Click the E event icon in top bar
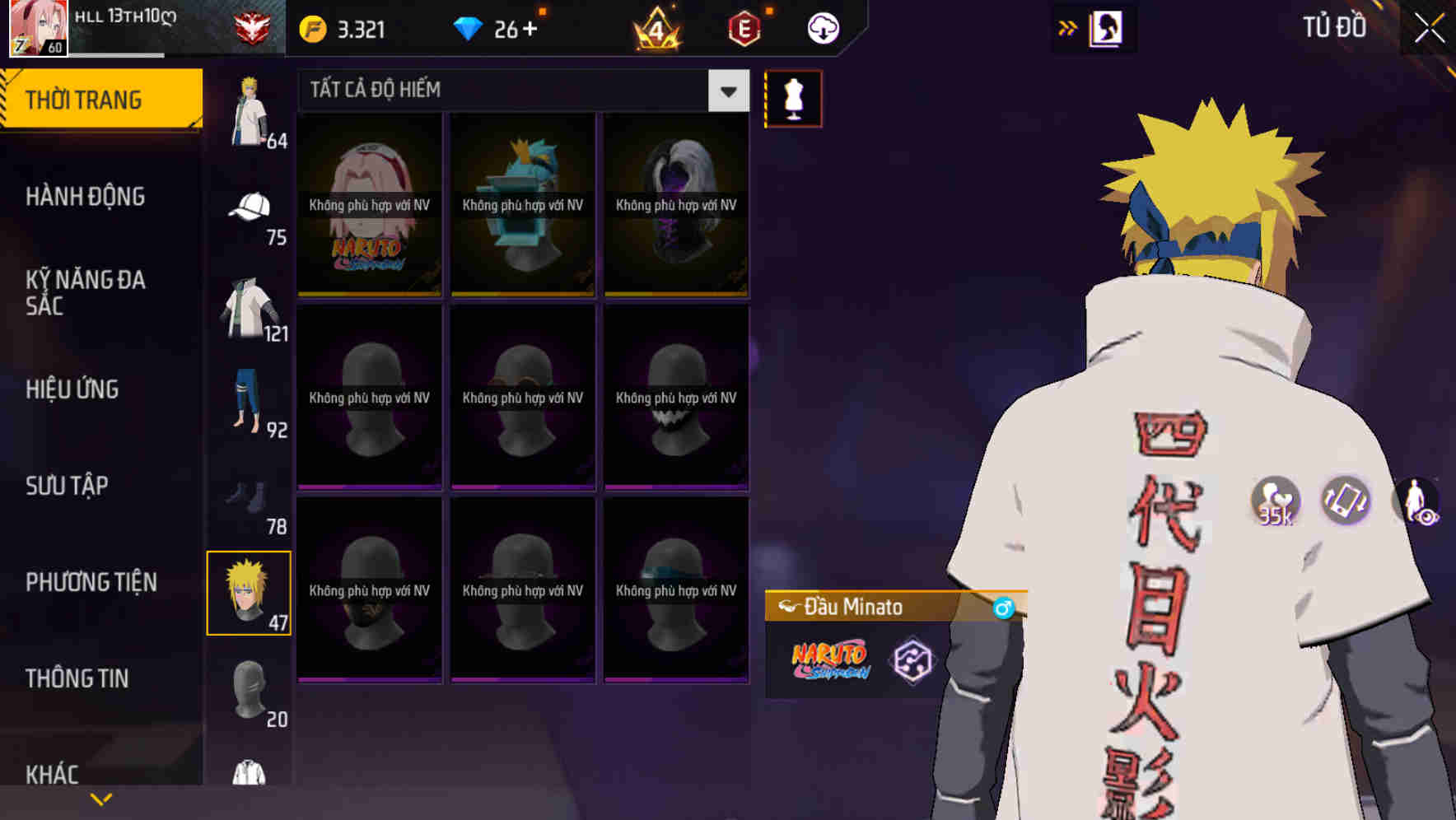This screenshot has height=820, width=1456. [x=744, y=27]
